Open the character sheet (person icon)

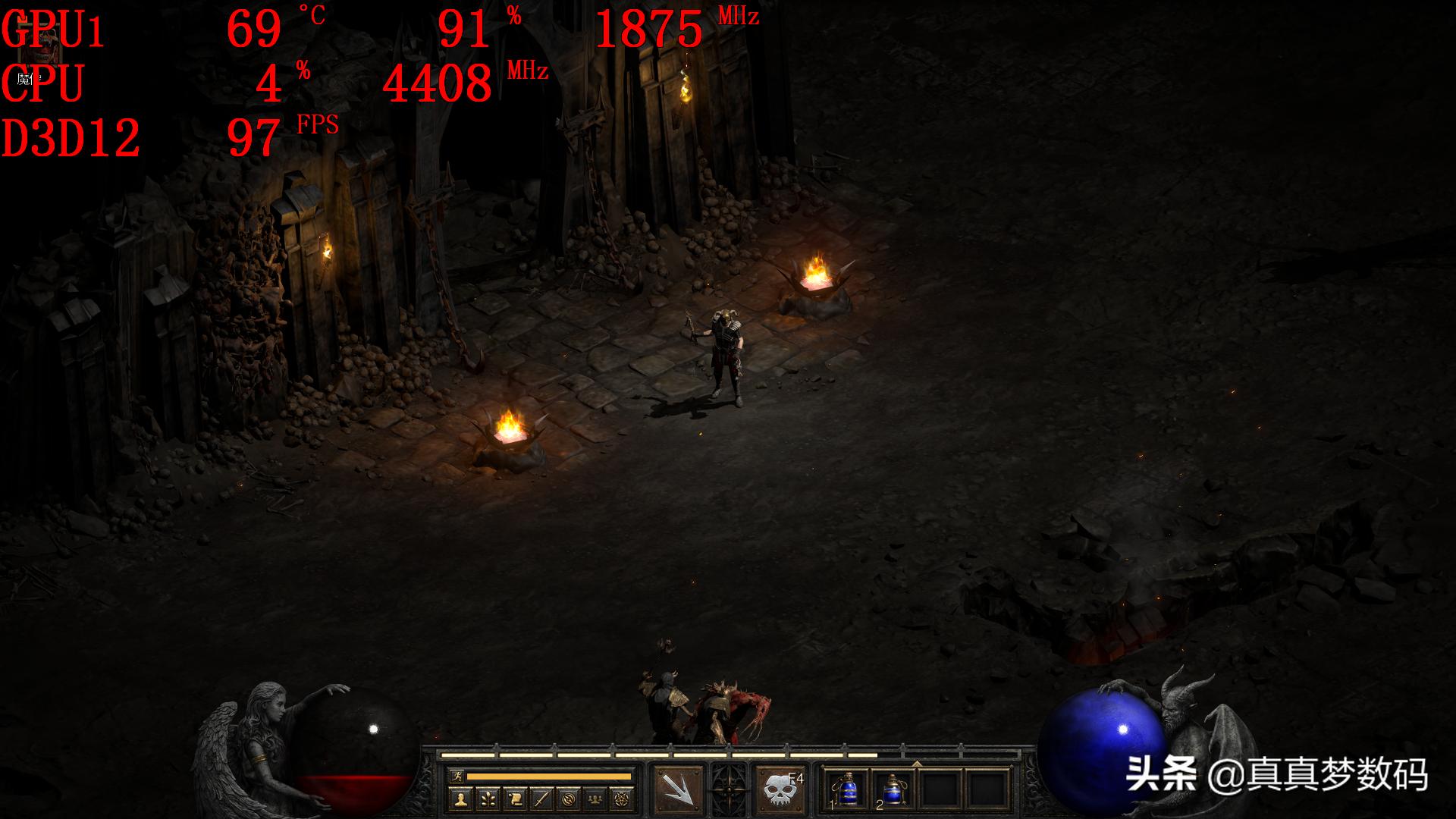tap(460, 798)
